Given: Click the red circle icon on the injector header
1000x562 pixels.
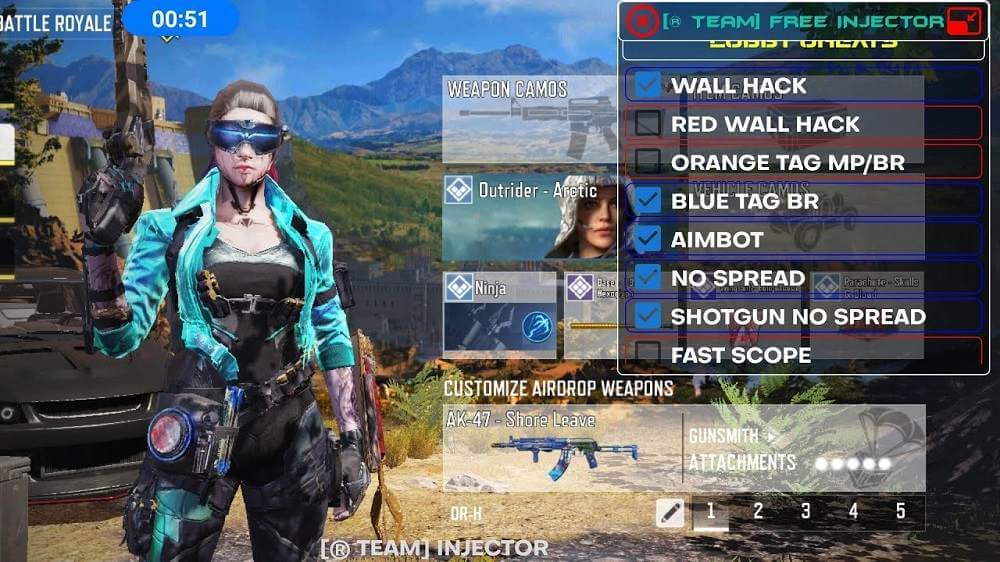Looking at the screenshot, I should (642, 21).
